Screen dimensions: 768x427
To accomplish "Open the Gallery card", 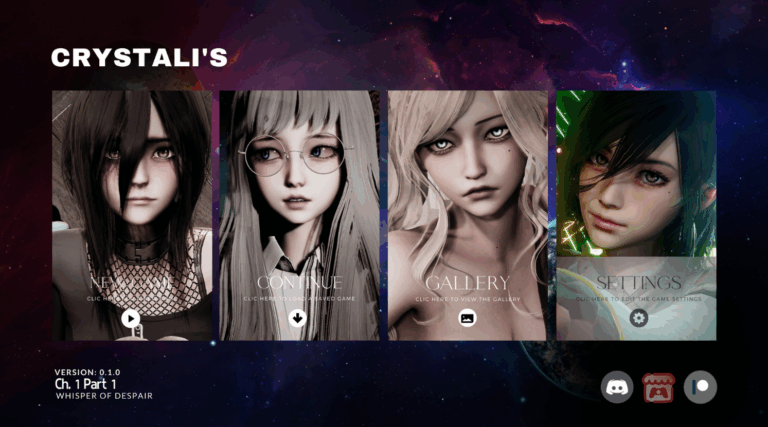I will click(x=467, y=216).
